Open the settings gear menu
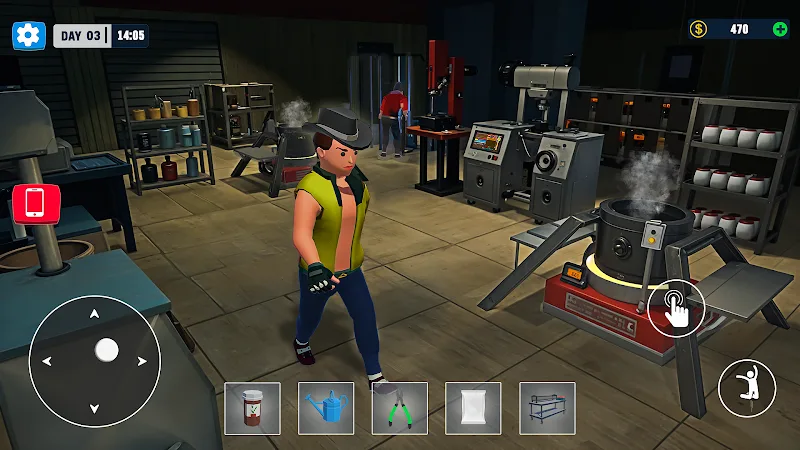 (x=28, y=35)
